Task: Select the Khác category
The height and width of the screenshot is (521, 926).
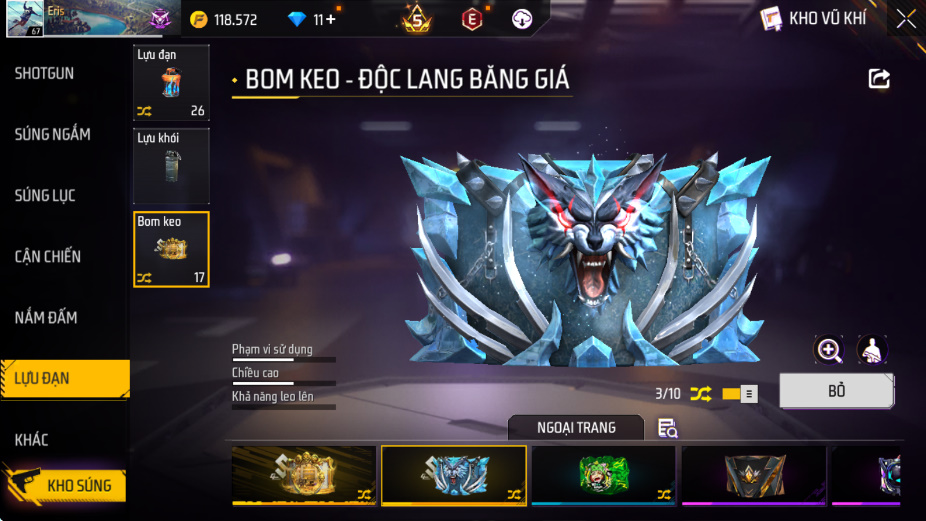Action: point(32,439)
